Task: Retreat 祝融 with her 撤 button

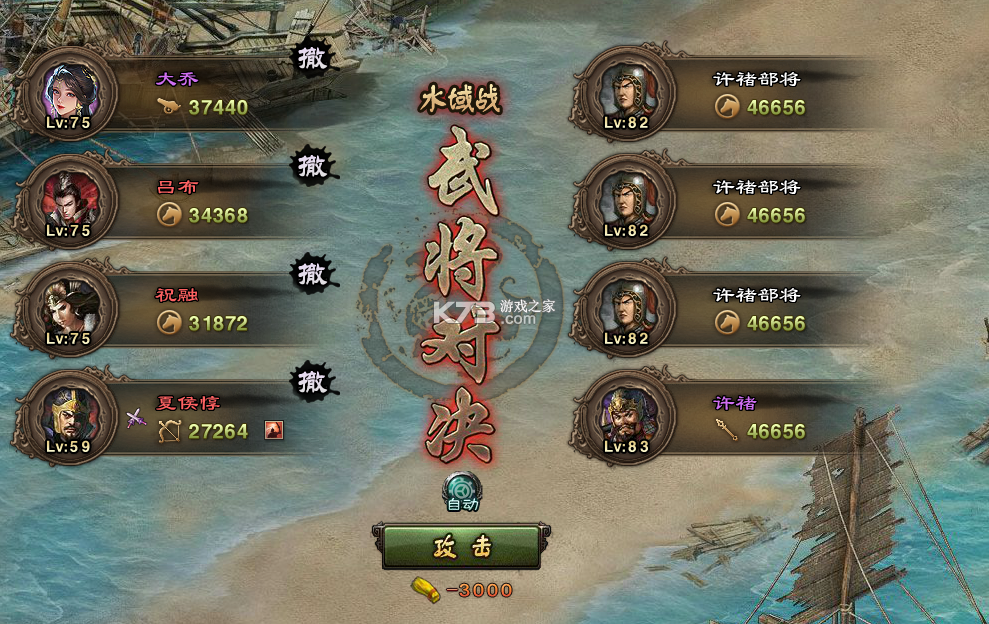Action: coord(312,273)
